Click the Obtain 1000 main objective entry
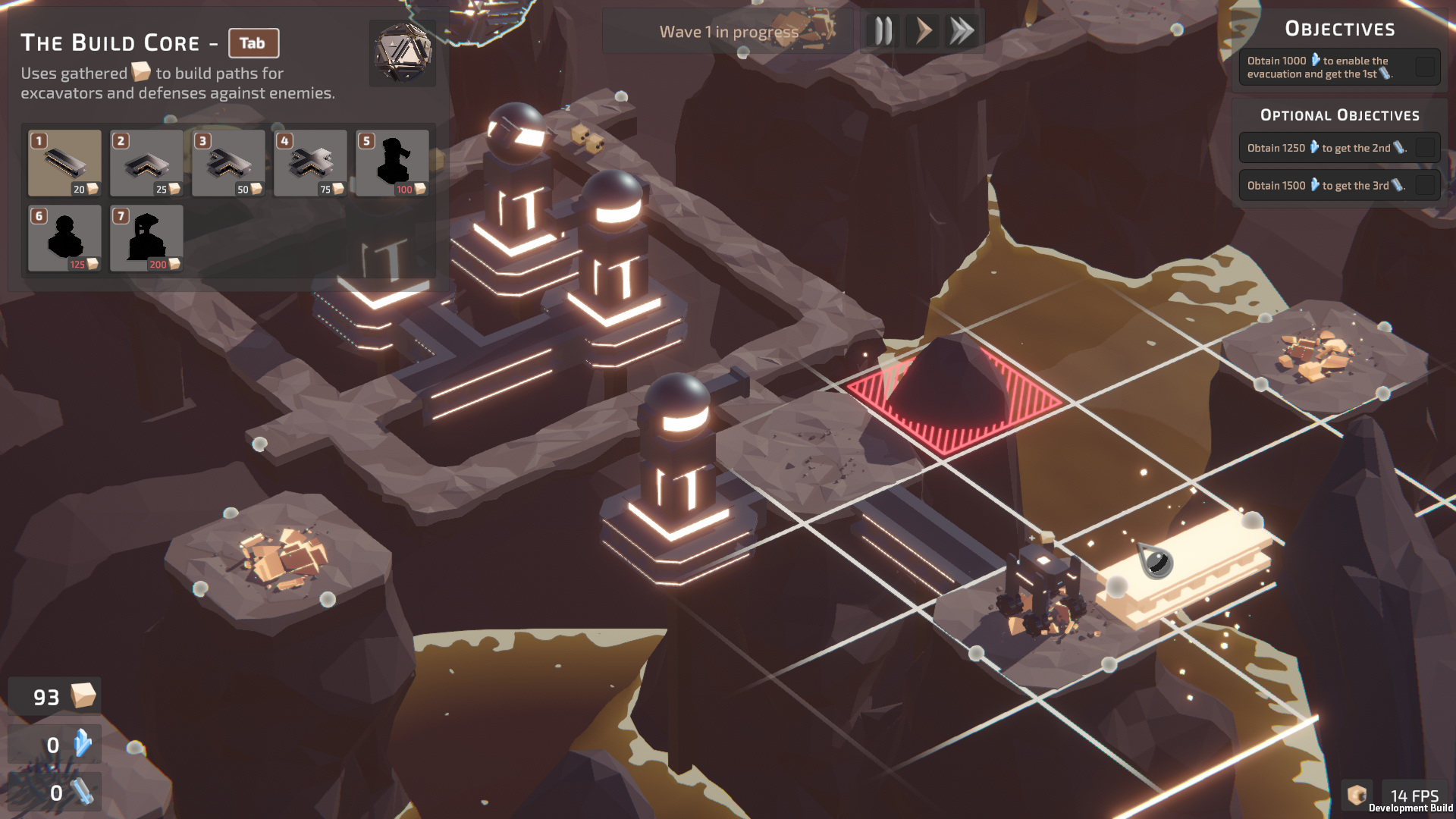Image resolution: width=1456 pixels, height=819 pixels. point(1339,67)
